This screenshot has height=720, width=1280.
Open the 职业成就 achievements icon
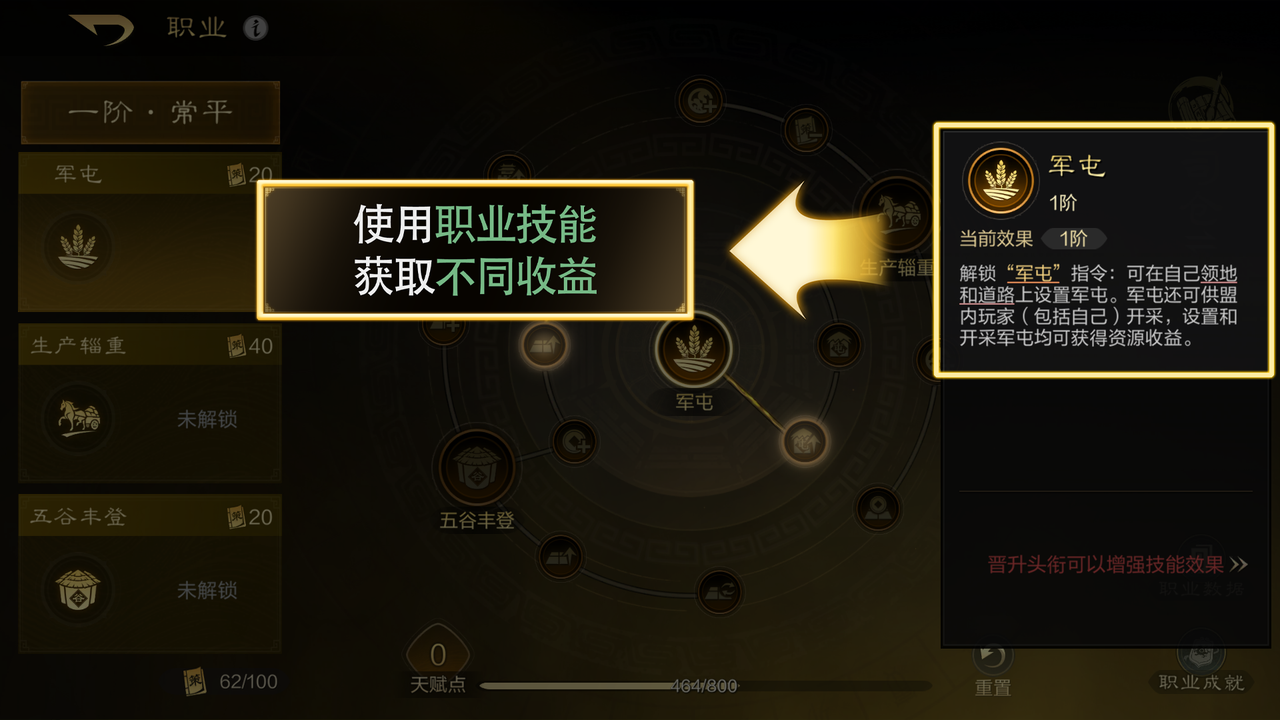[x=1199, y=655]
